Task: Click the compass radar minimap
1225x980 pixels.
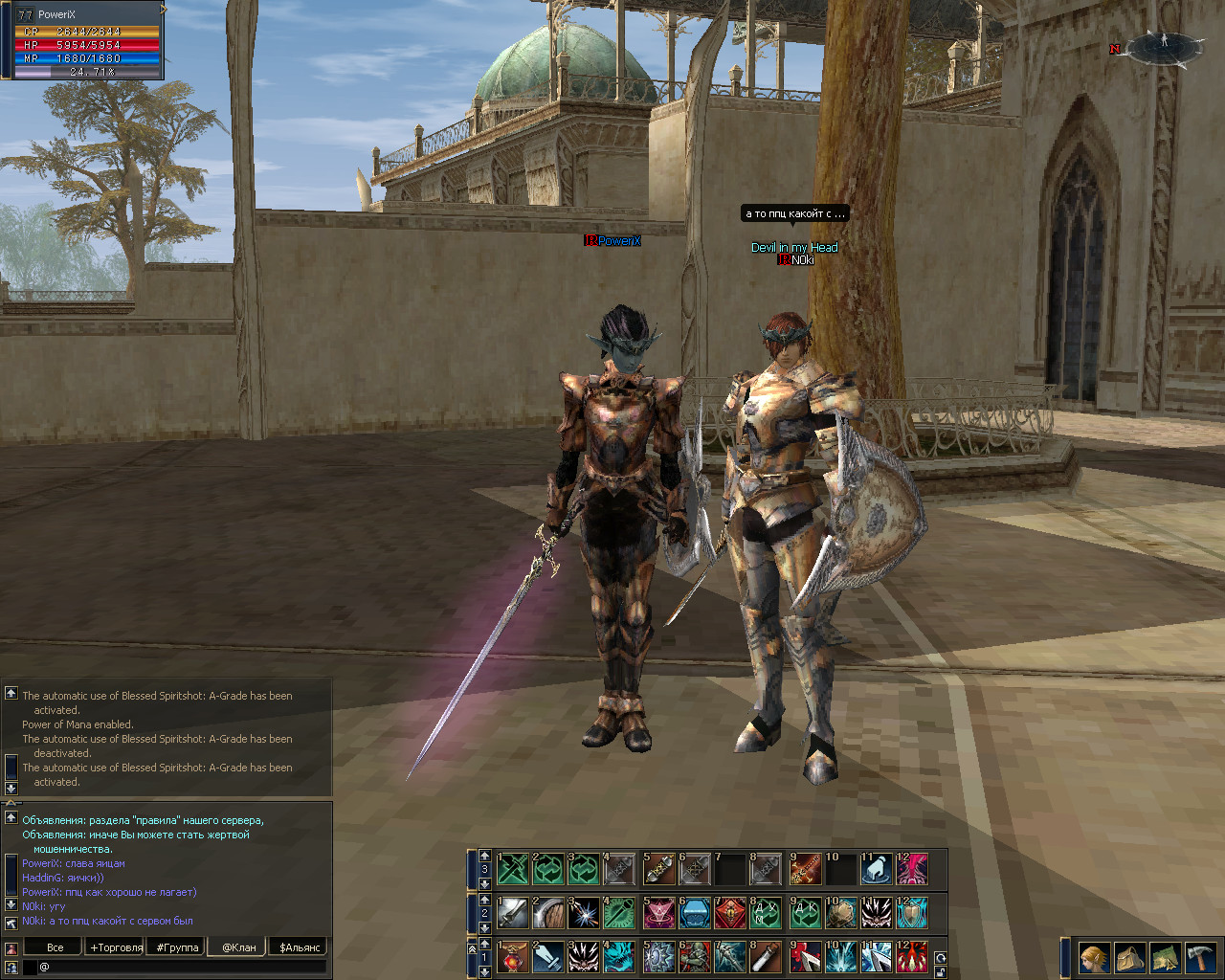Action: tap(1163, 46)
